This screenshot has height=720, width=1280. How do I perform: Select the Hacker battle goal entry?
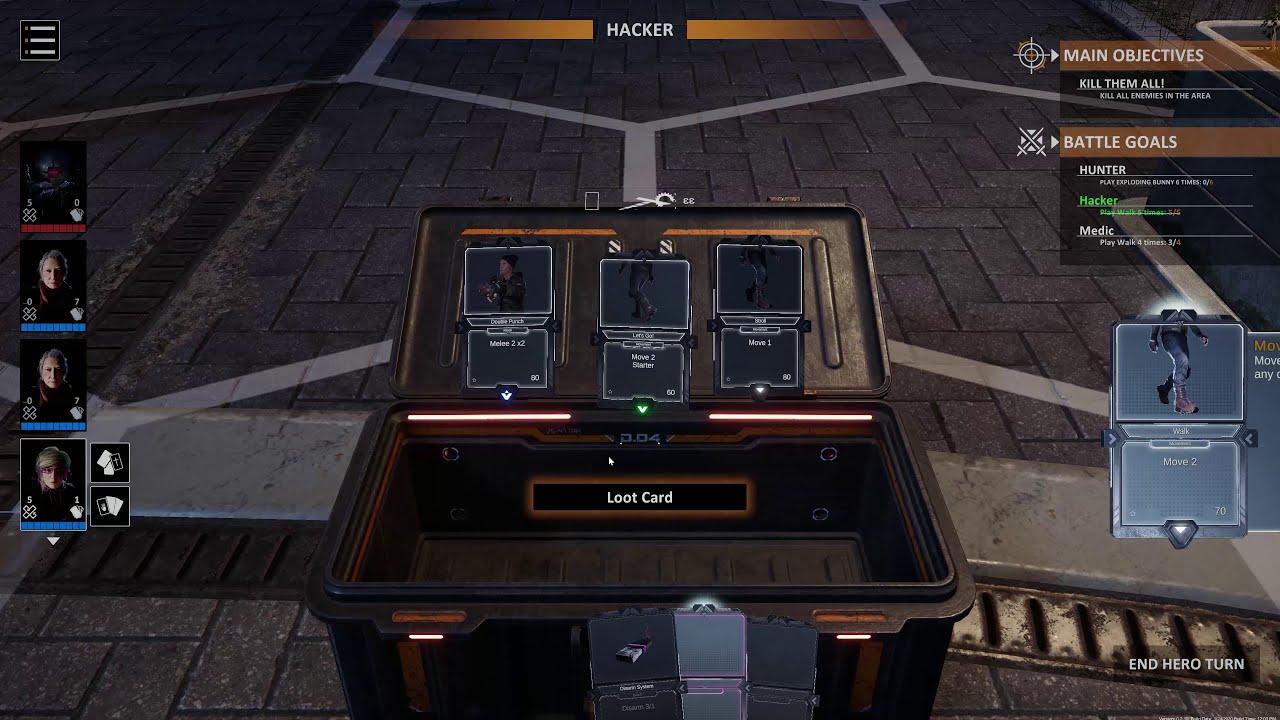tap(1098, 201)
